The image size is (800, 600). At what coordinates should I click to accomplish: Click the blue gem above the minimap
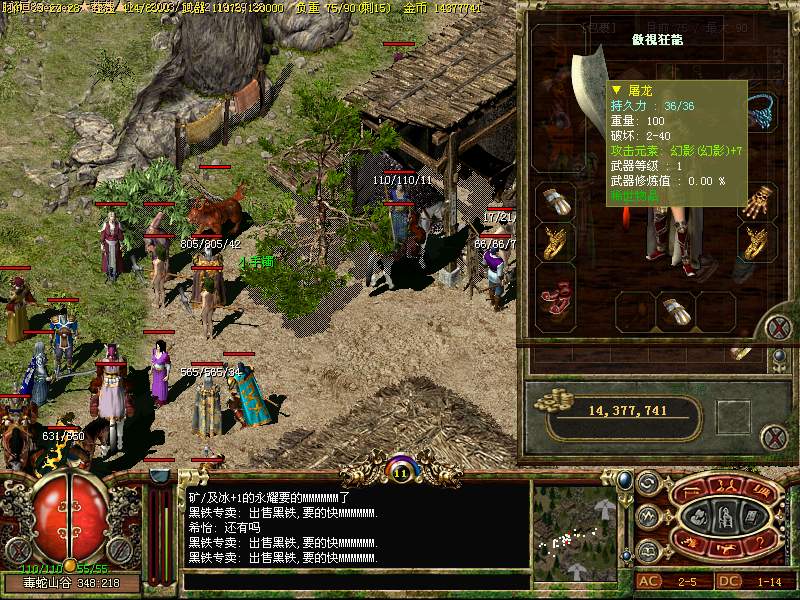coord(625,481)
